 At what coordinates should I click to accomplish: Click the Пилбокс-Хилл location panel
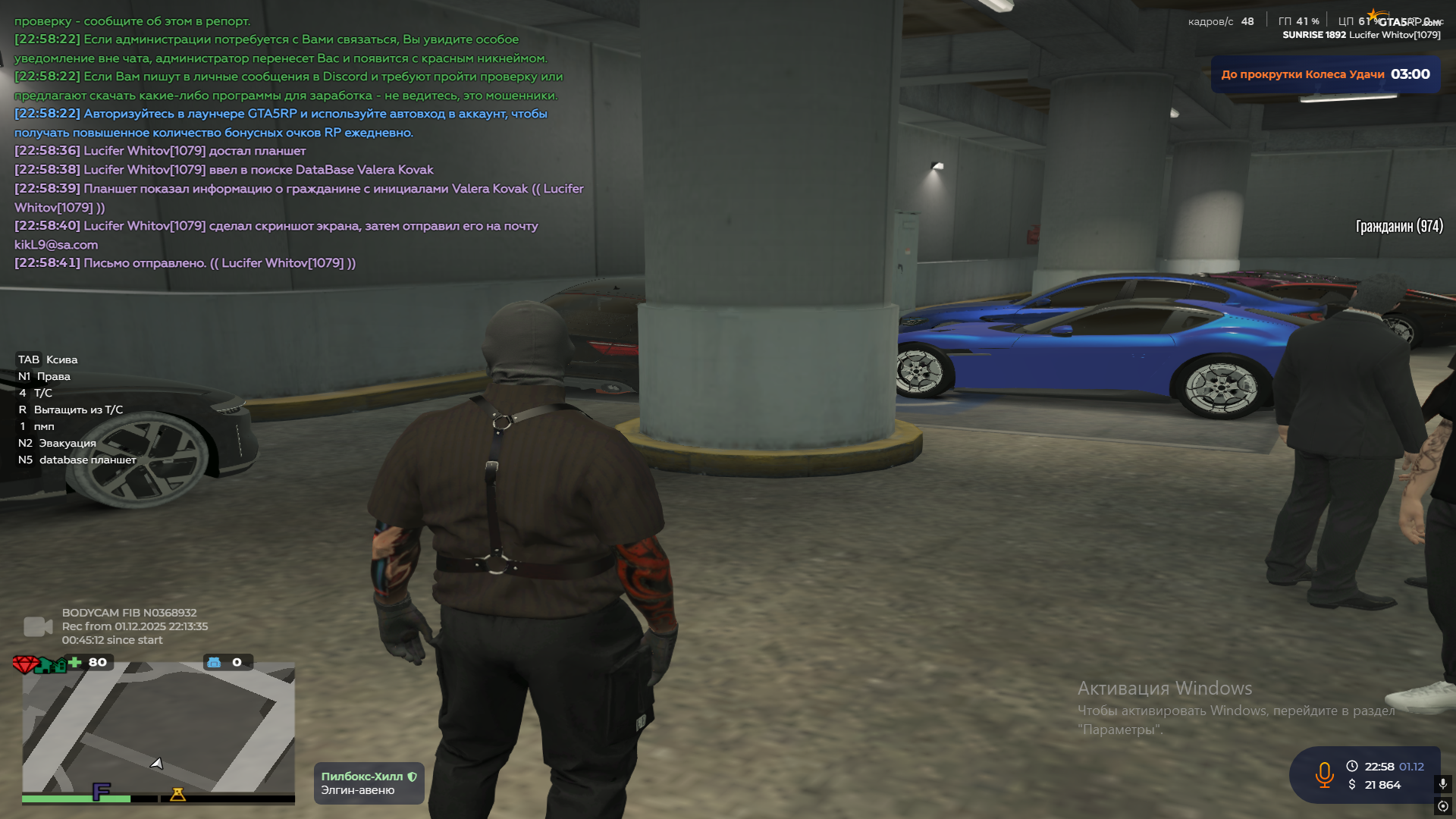click(x=369, y=783)
